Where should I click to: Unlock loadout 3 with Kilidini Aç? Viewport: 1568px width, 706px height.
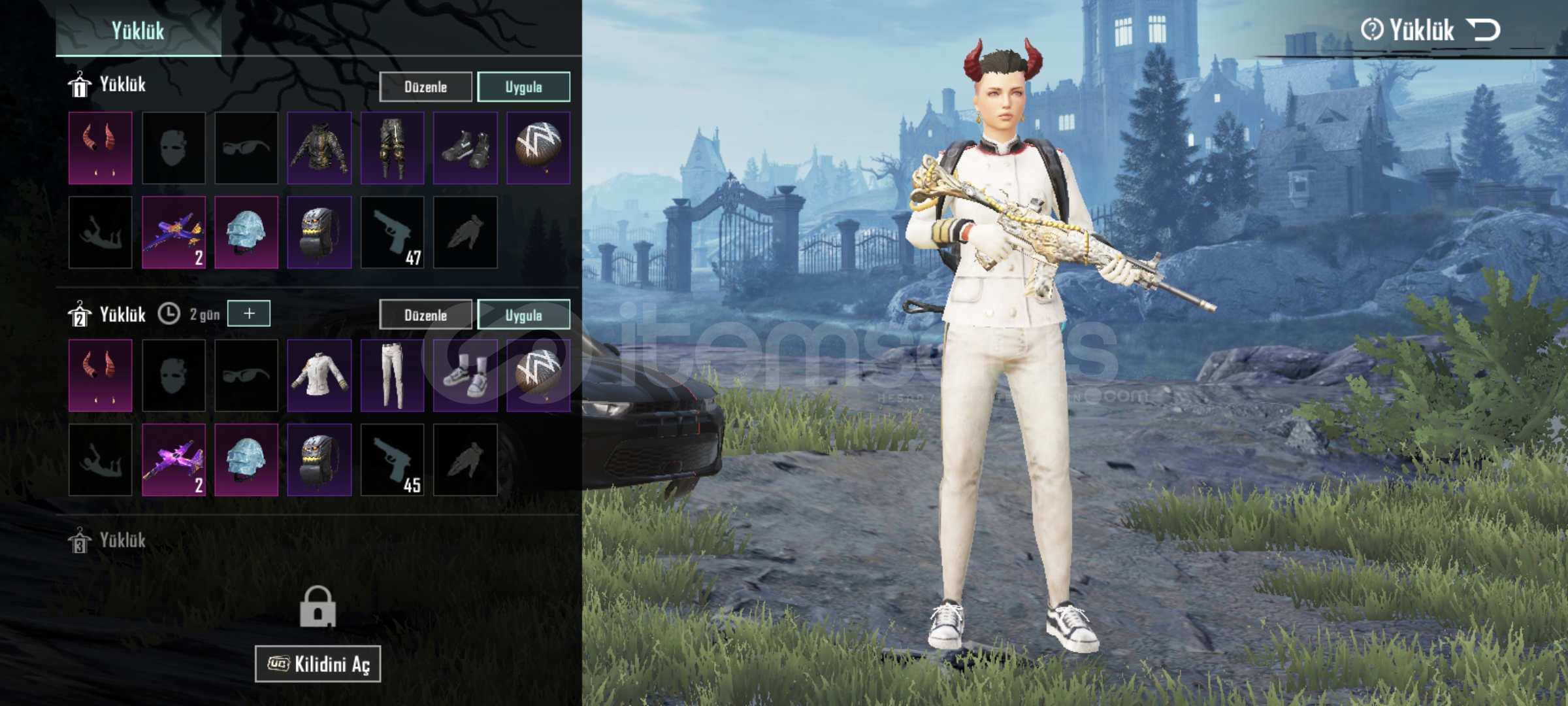(x=318, y=664)
